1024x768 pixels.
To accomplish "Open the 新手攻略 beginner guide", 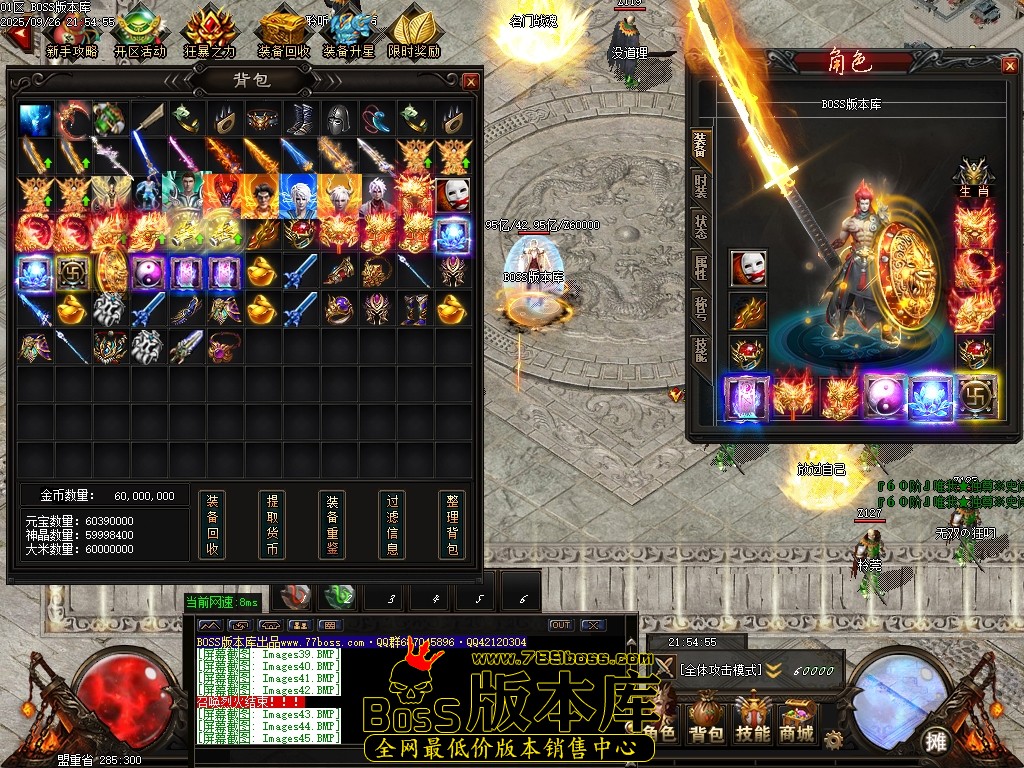I will pyautogui.click(x=71, y=34).
